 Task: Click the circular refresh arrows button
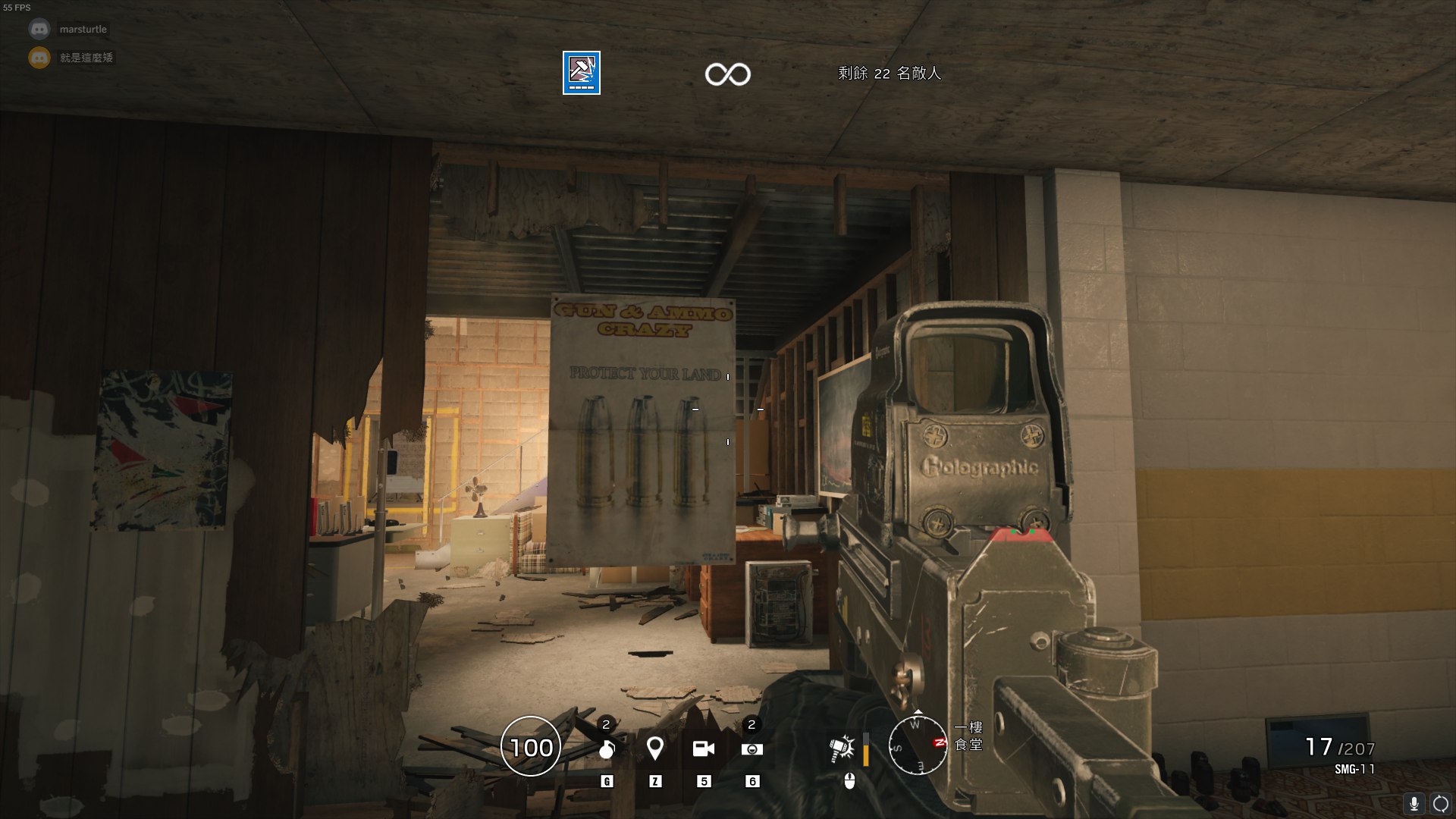pos(1441,804)
